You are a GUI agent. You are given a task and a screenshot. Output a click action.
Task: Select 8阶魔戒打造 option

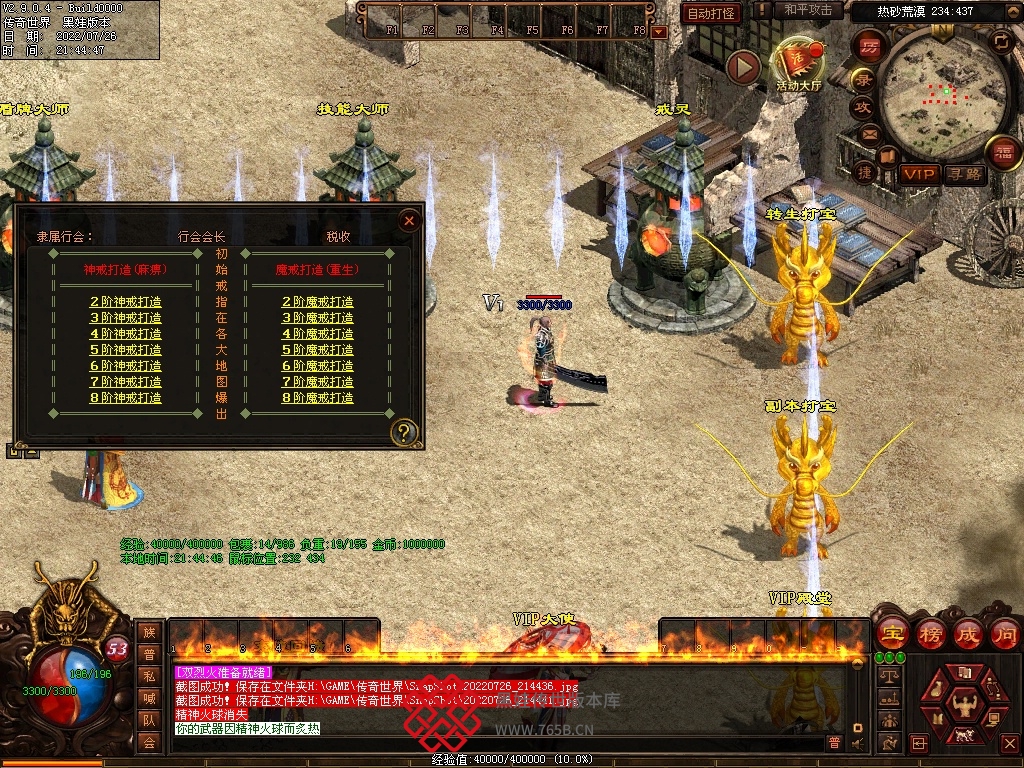pos(317,398)
